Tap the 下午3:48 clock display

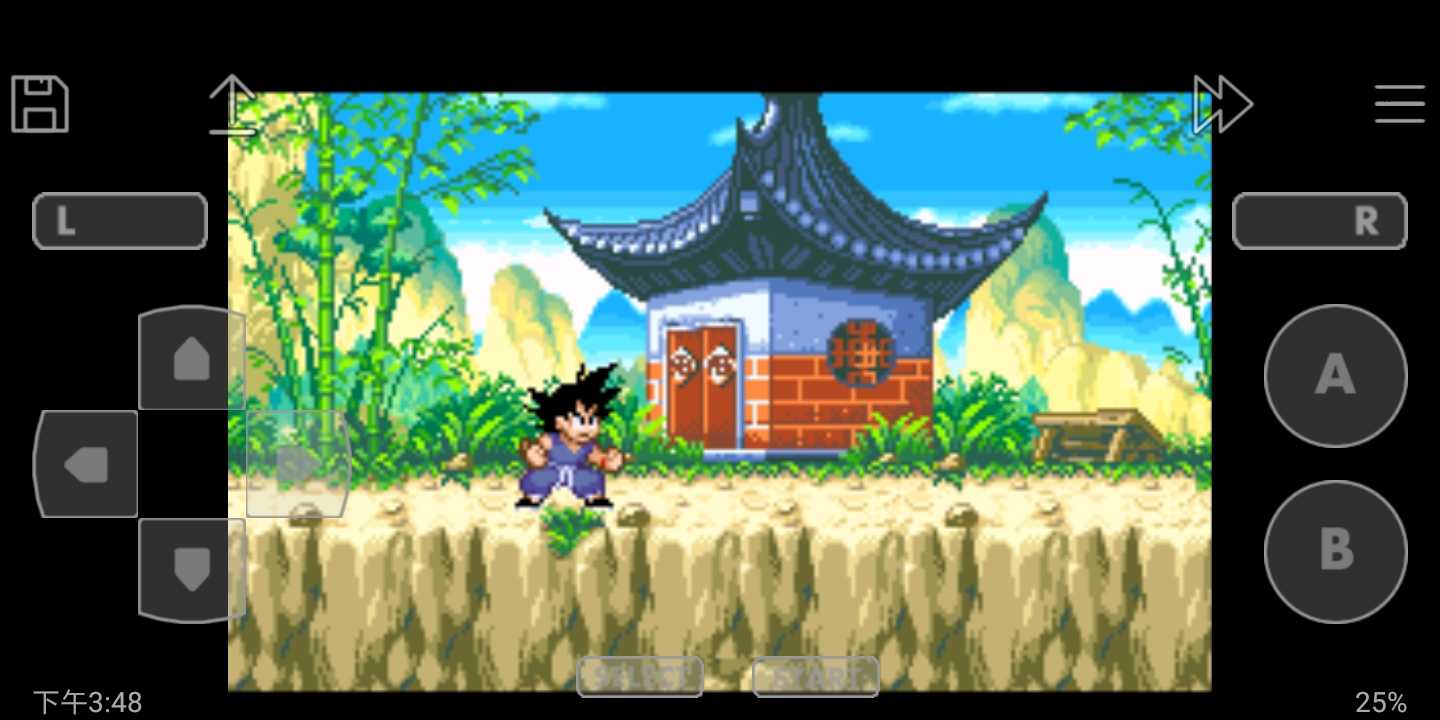pos(85,701)
